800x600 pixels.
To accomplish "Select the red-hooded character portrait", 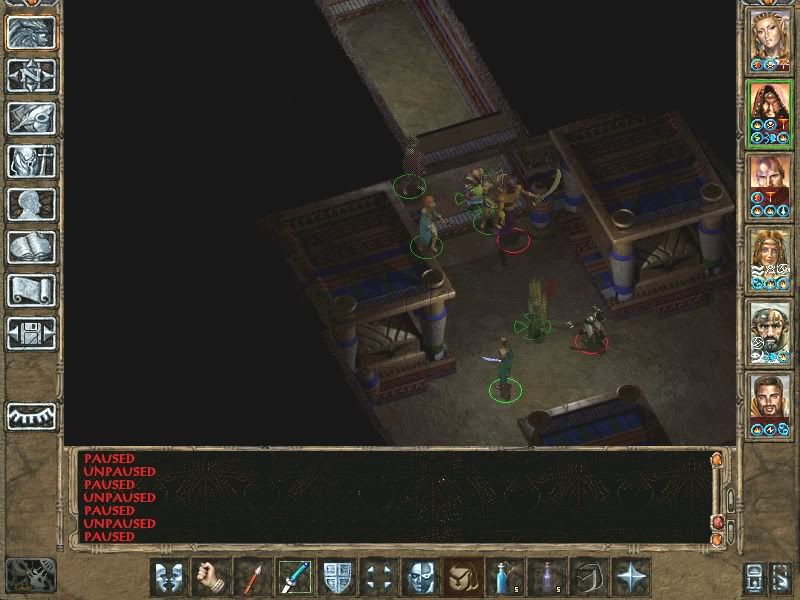I will (x=770, y=110).
